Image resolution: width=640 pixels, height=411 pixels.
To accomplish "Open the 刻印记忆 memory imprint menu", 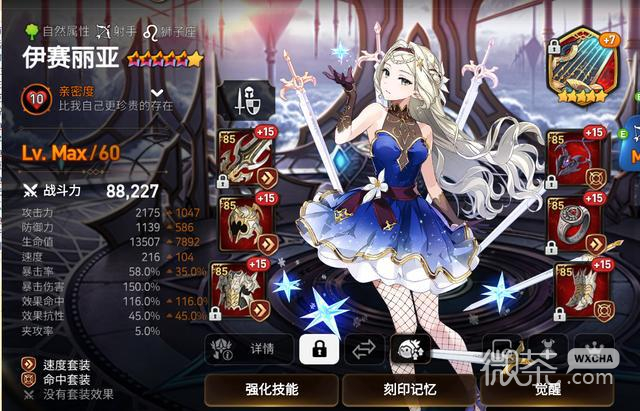I will [408, 388].
